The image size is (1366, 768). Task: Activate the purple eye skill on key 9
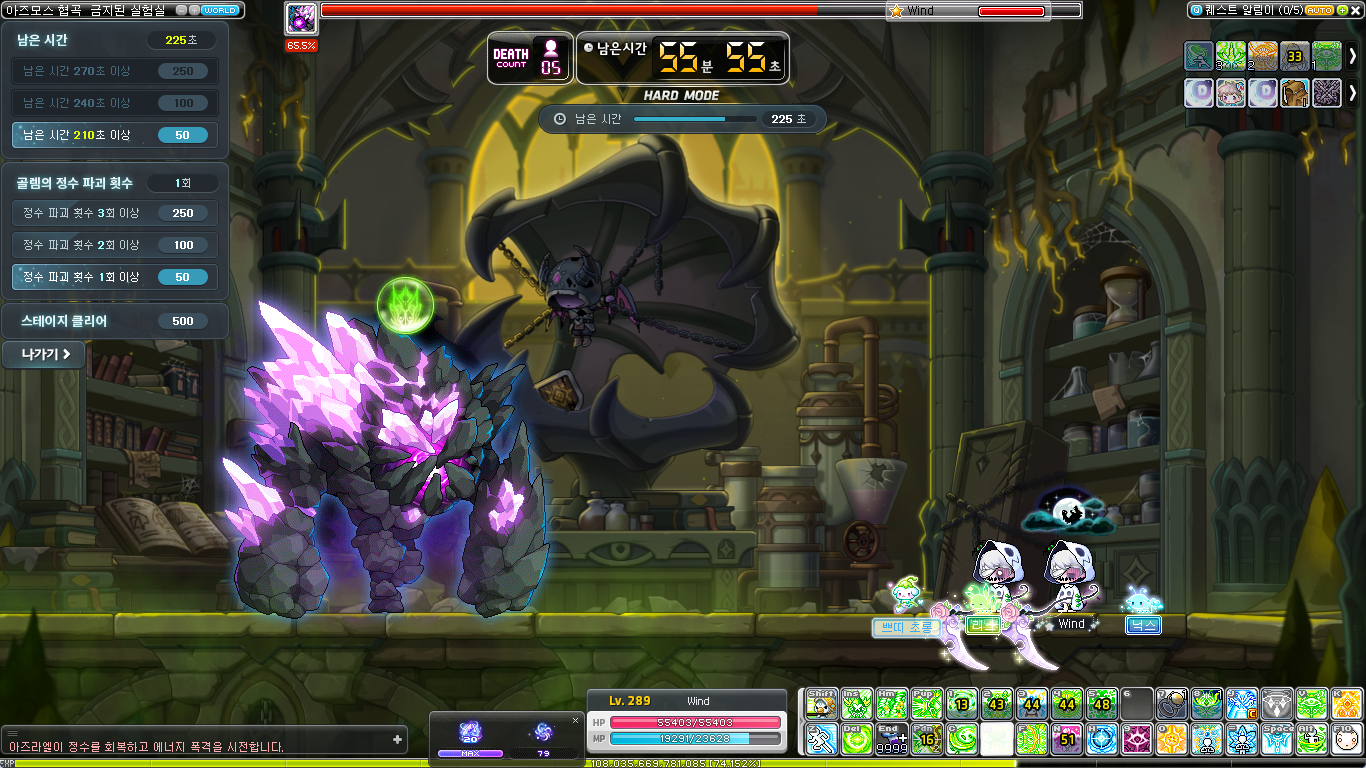tap(1137, 739)
